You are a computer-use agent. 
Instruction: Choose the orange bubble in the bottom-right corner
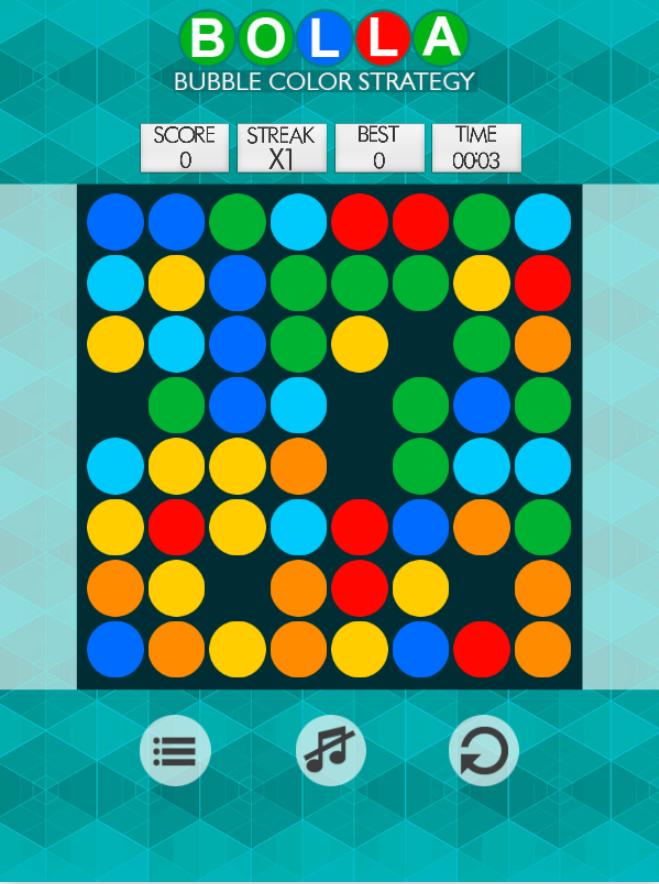(x=543, y=649)
